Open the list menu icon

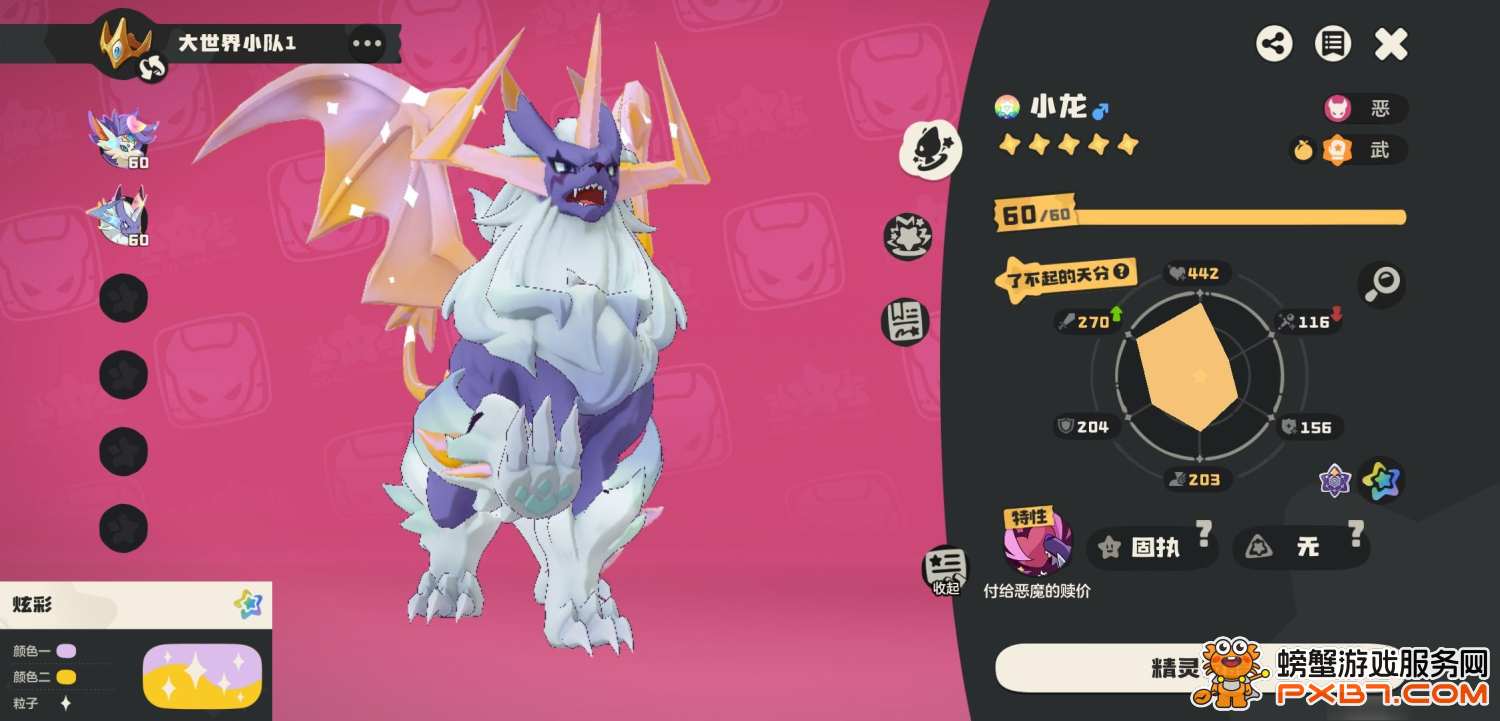click(x=1332, y=44)
